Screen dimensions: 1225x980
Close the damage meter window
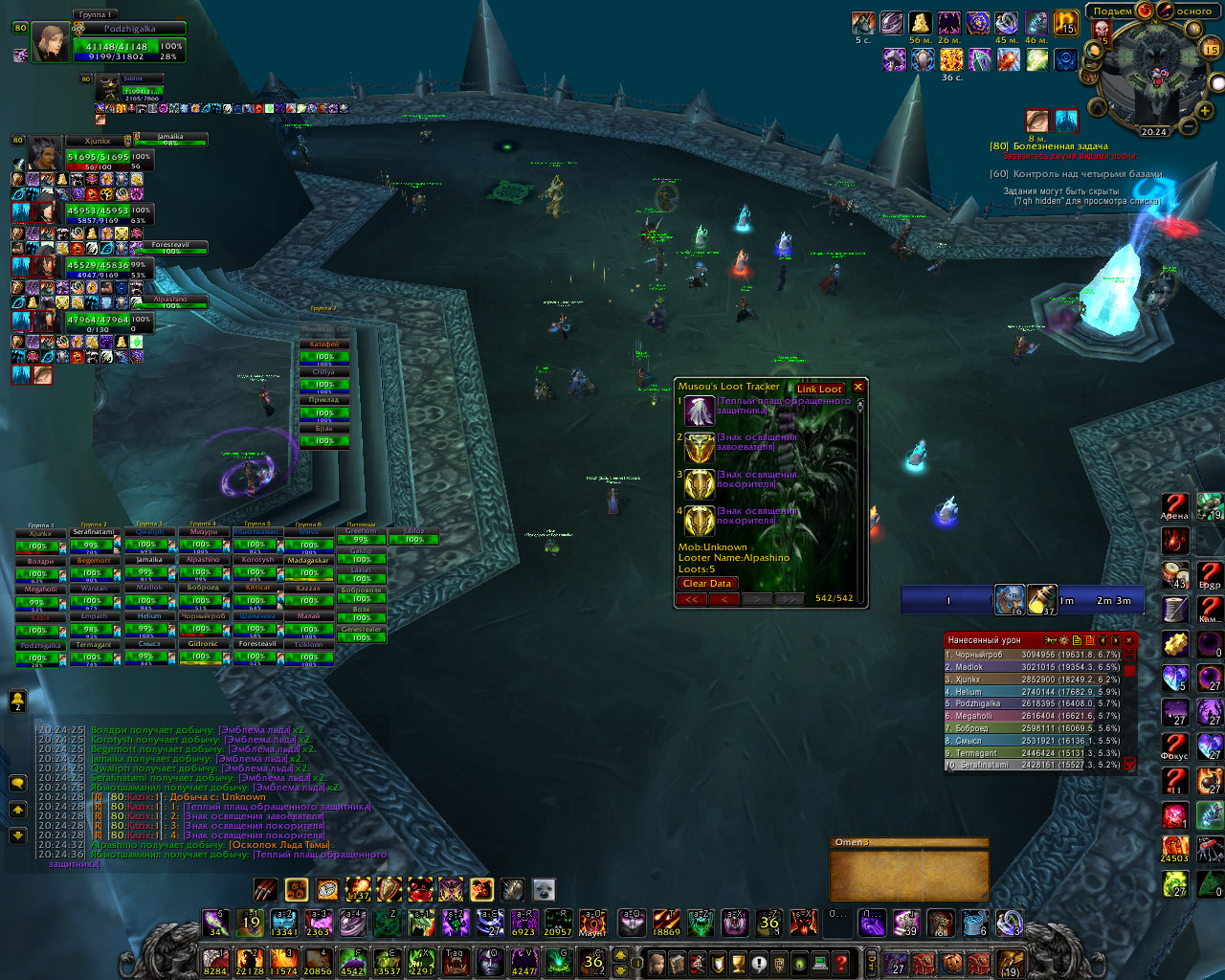[1129, 639]
